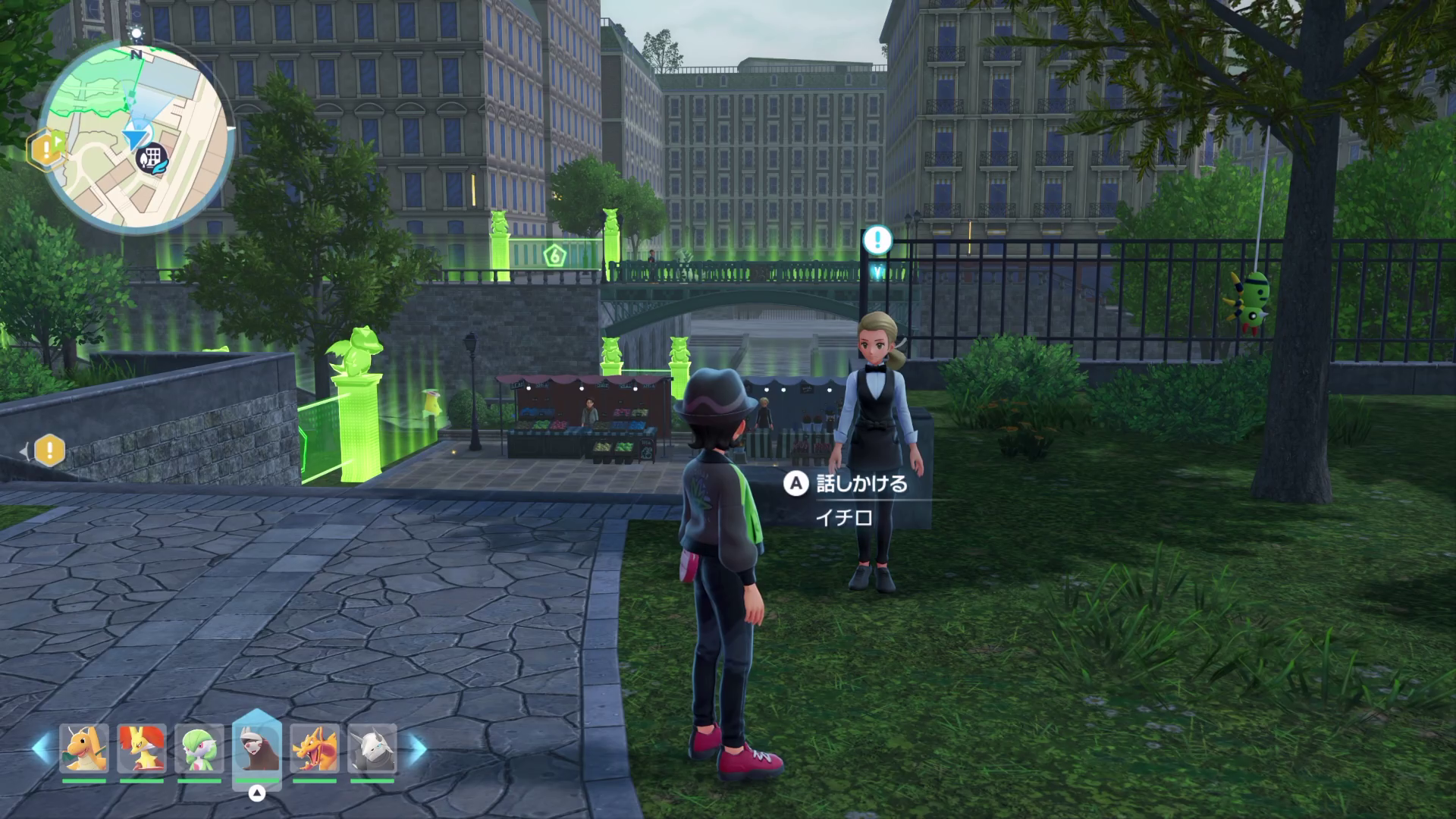Screen dimensions: 1456x819
Task: Open the circular minimap
Action: tap(136, 136)
